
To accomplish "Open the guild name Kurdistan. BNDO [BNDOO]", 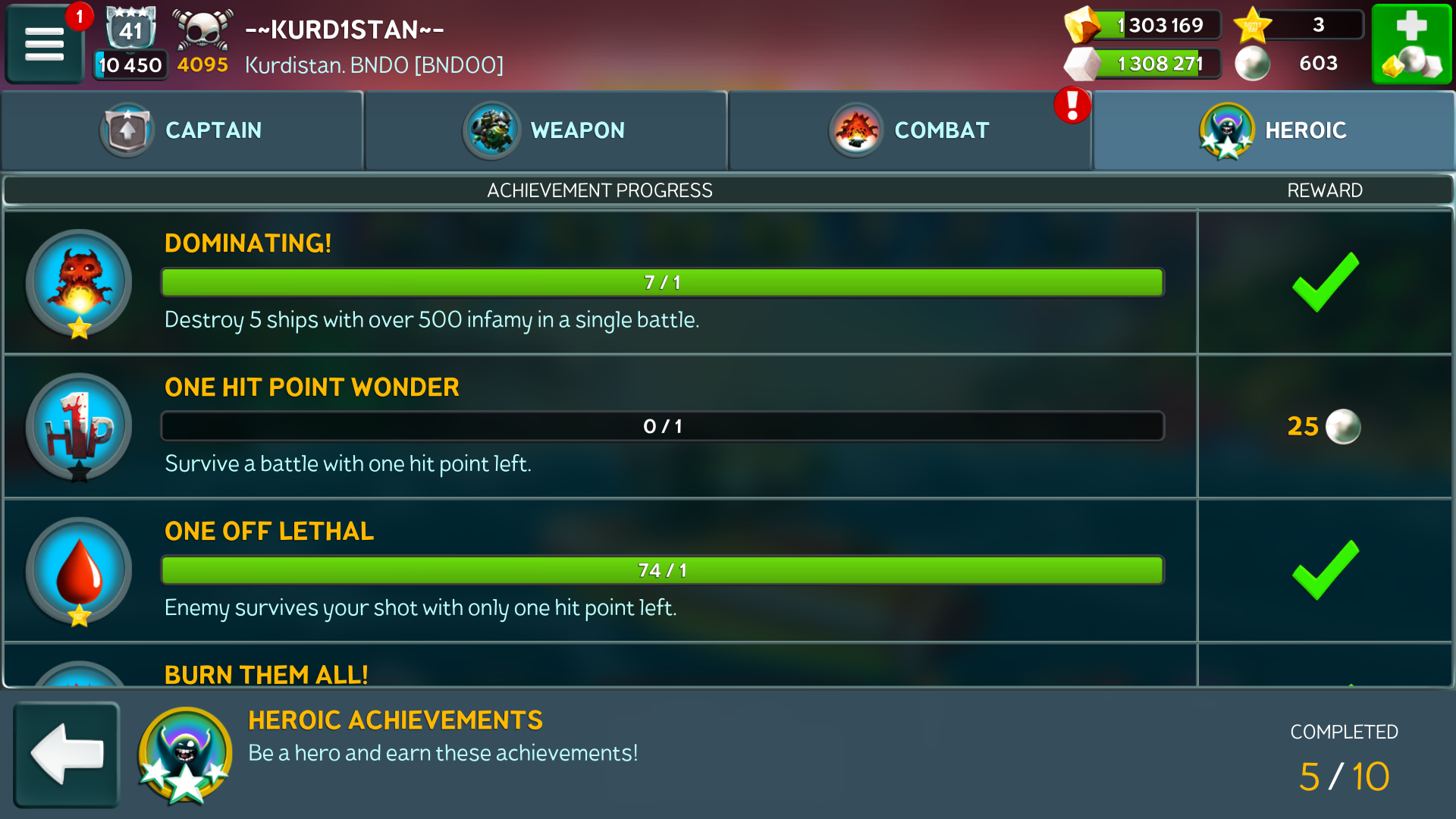I will [x=374, y=65].
